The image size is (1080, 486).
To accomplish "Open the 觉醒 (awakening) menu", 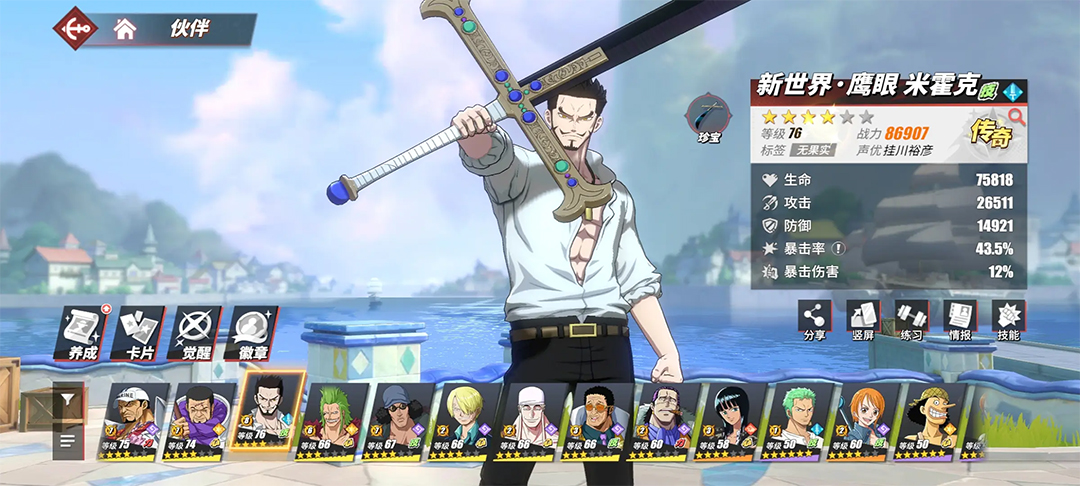I will coord(195,334).
